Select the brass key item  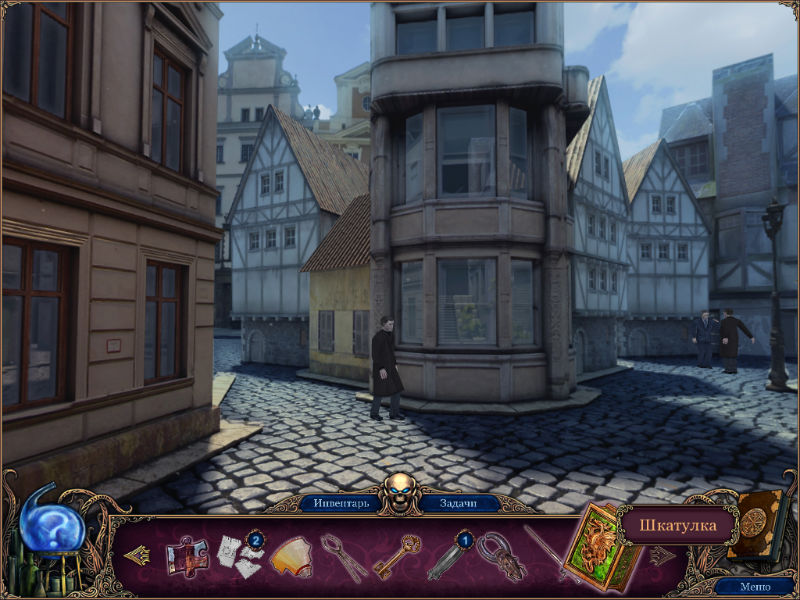click(x=396, y=556)
